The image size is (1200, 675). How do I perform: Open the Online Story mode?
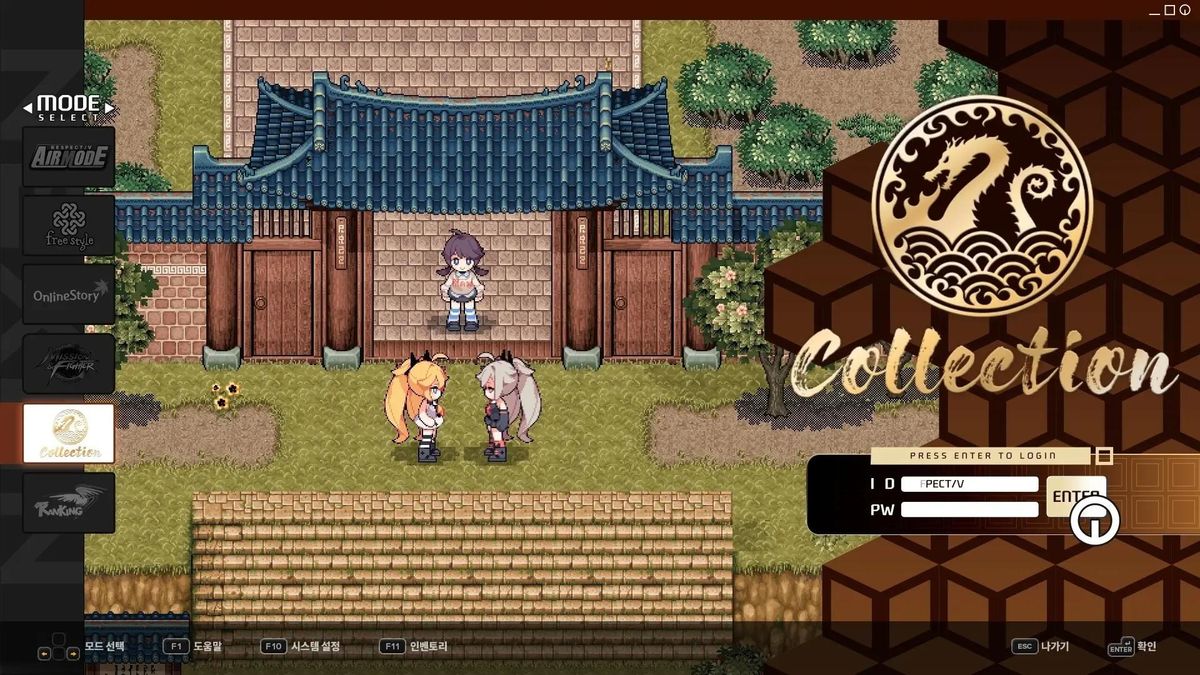click(68, 295)
